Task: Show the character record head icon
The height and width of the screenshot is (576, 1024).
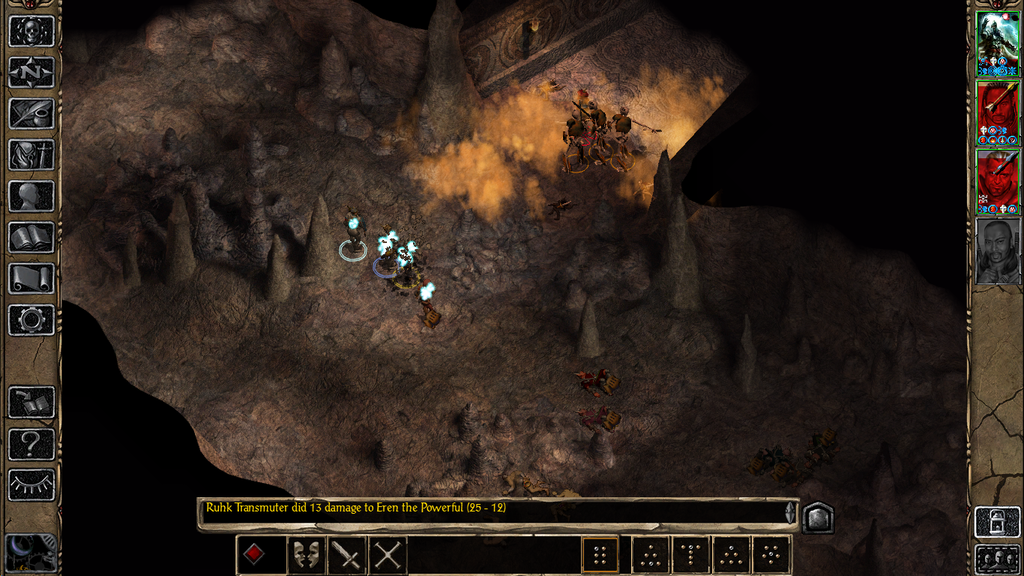Action: coord(31,195)
